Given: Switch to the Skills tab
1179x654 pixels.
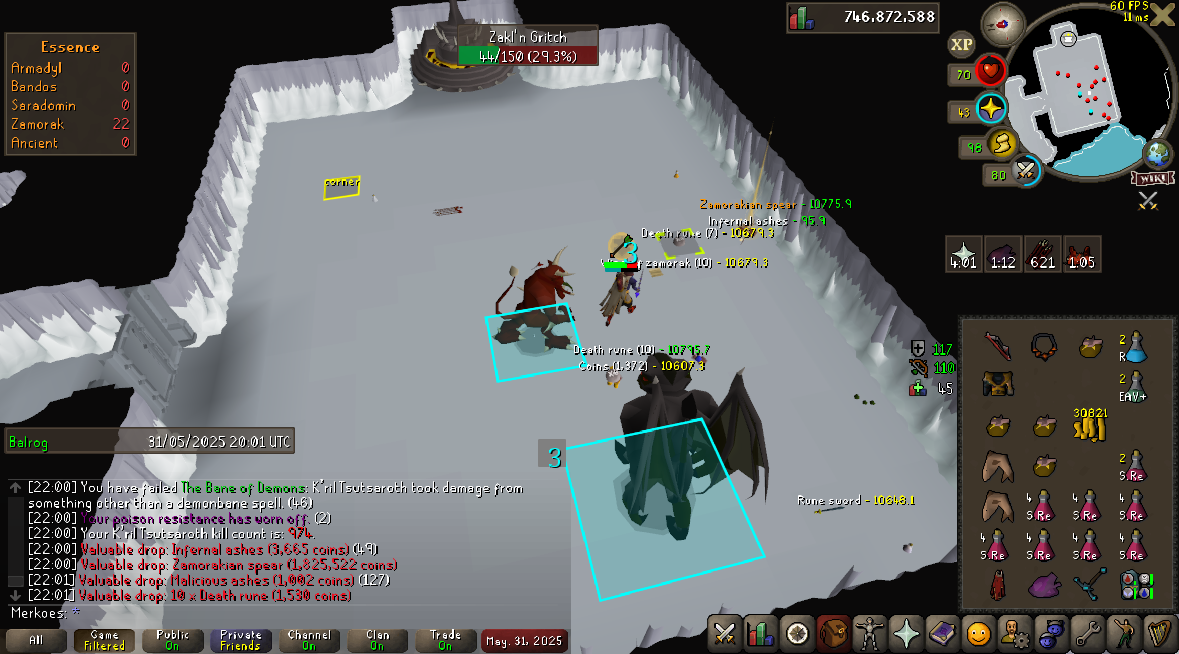Looking at the screenshot, I should coord(761,633).
